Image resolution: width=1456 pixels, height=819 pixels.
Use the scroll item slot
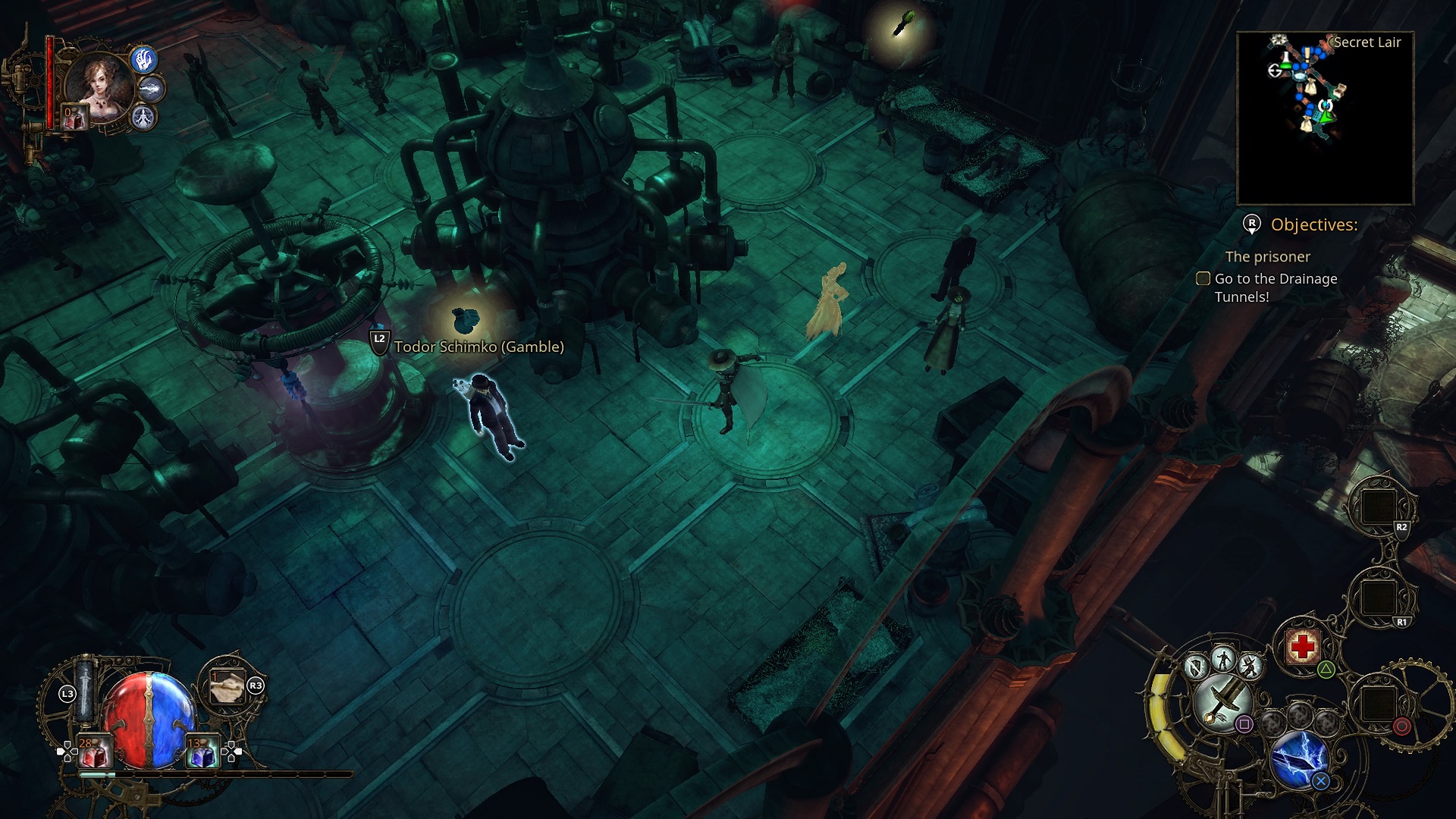click(x=227, y=687)
